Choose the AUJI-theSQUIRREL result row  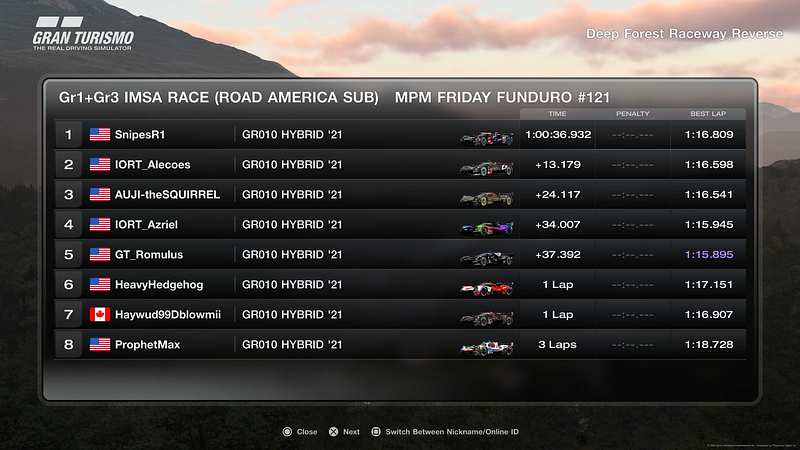click(x=400, y=194)
